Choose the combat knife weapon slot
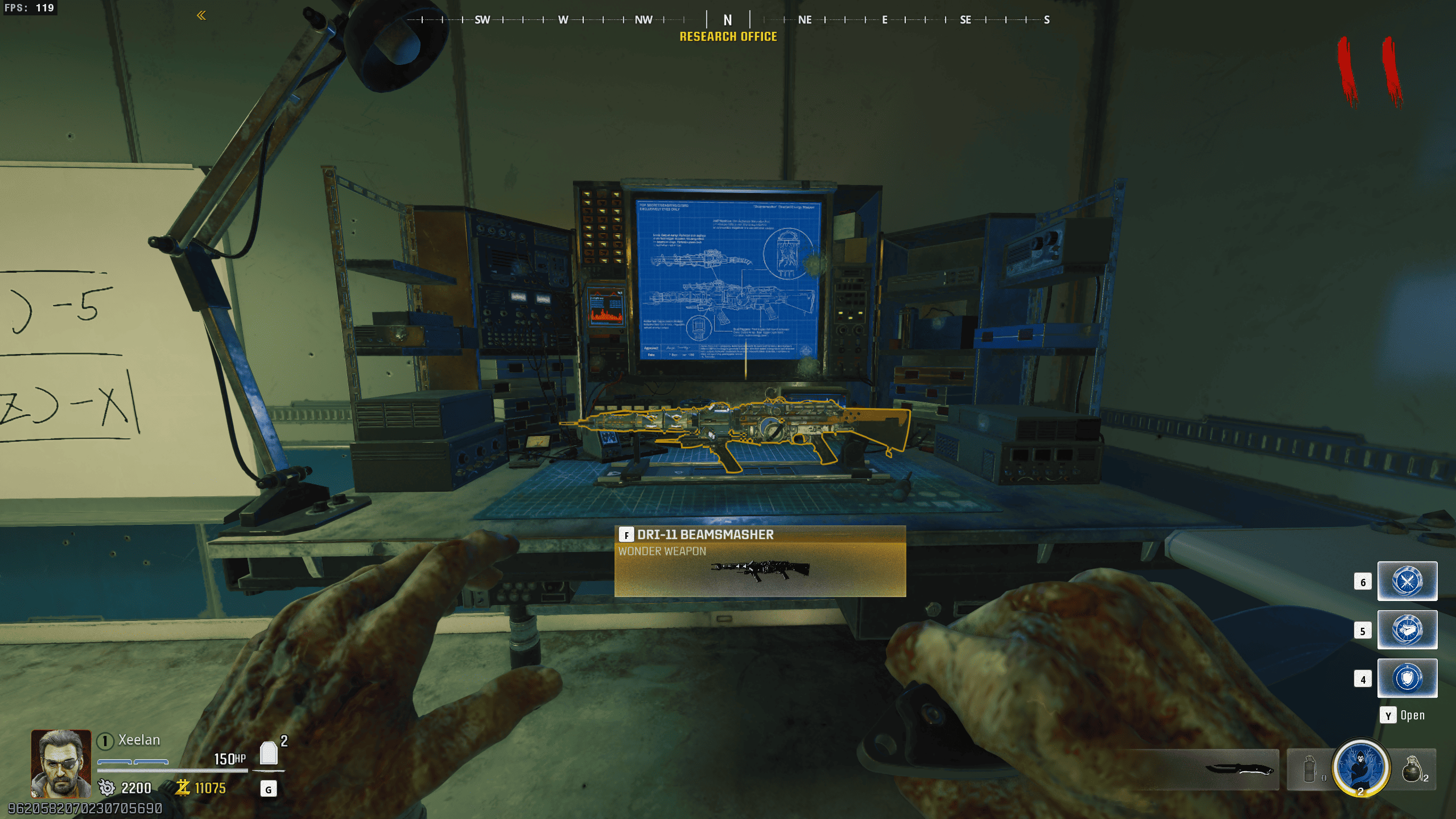This screenshot has width=1456, height=819. coord(1239,769)
